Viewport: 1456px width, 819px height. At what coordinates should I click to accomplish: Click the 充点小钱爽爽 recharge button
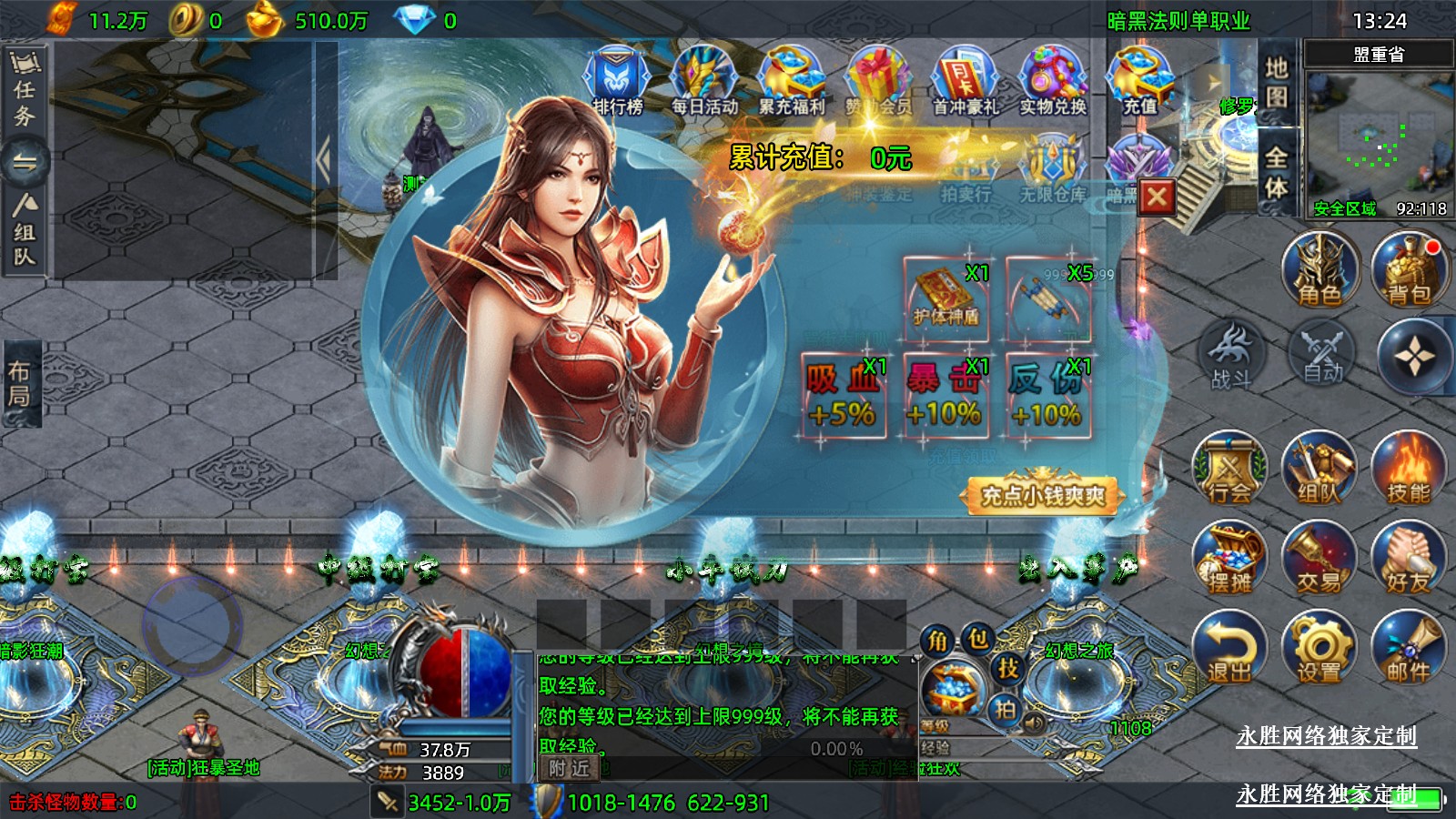pos(1042,495)
